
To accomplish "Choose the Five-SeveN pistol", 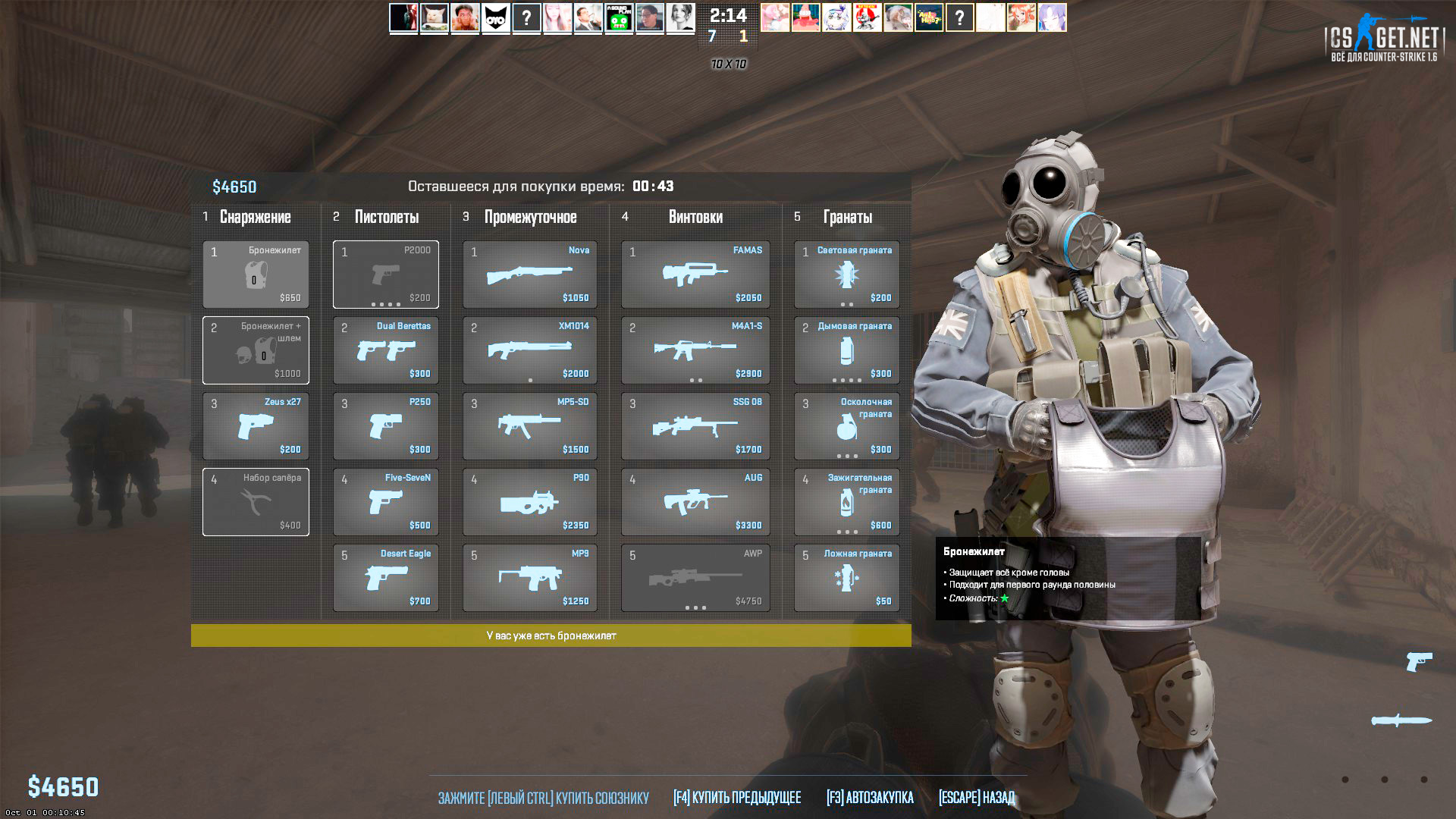I will point(386,502).
